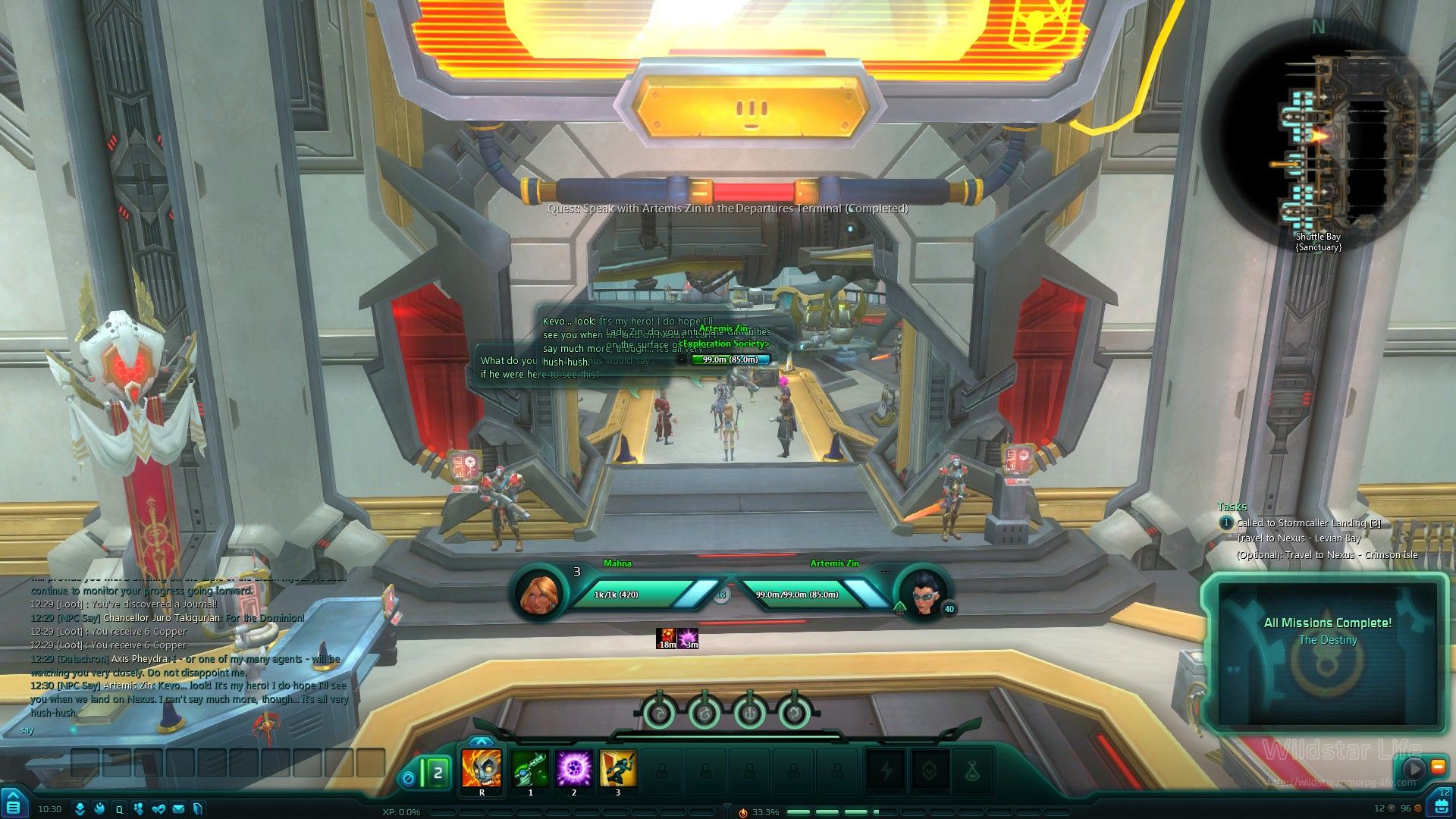Select Artemis Zin's target portrait
The width and height of the screenshot is (1456, 819).
(924, 594)
